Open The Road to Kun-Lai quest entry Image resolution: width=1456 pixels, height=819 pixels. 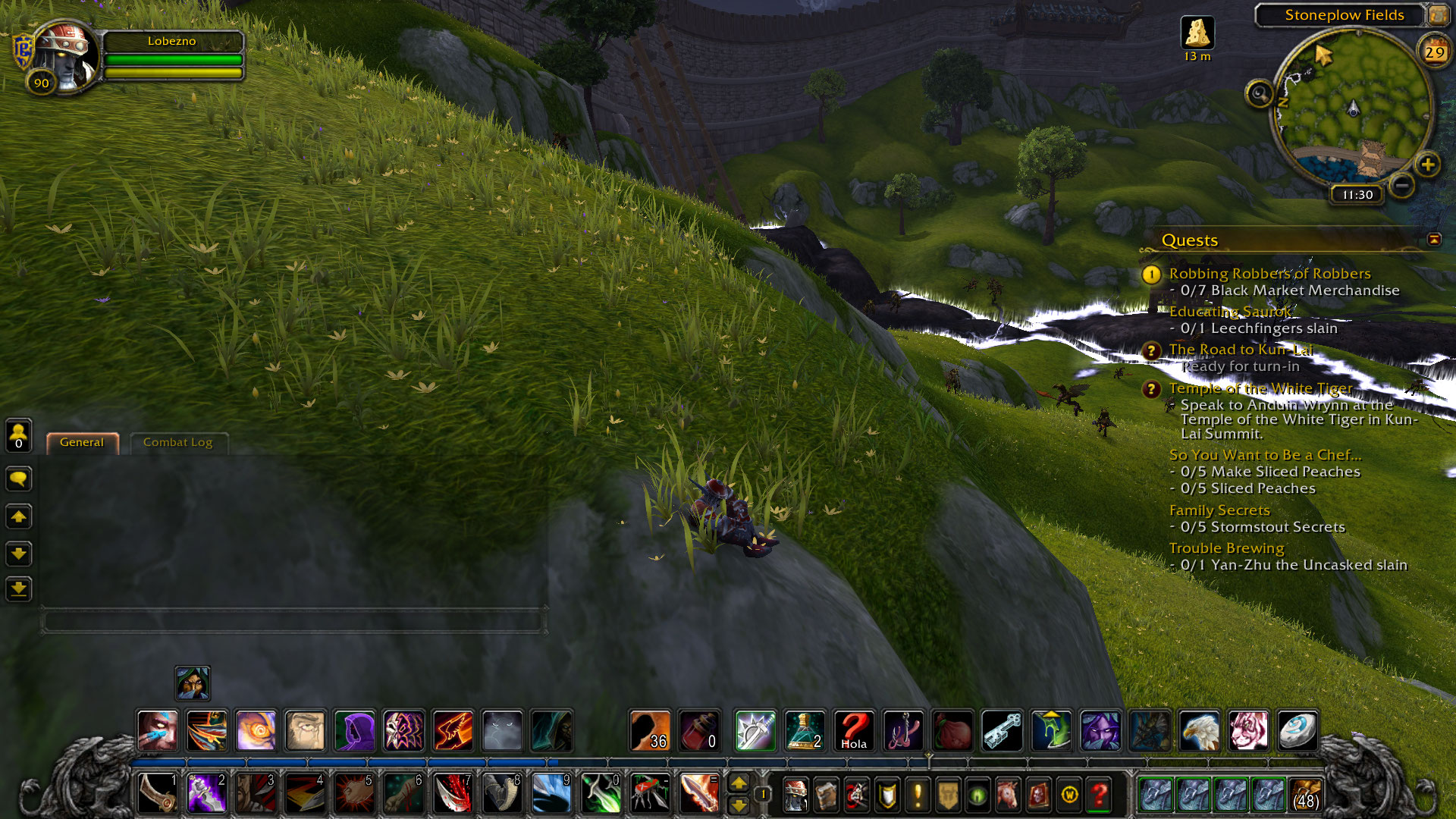click(x=1241, y=350)
